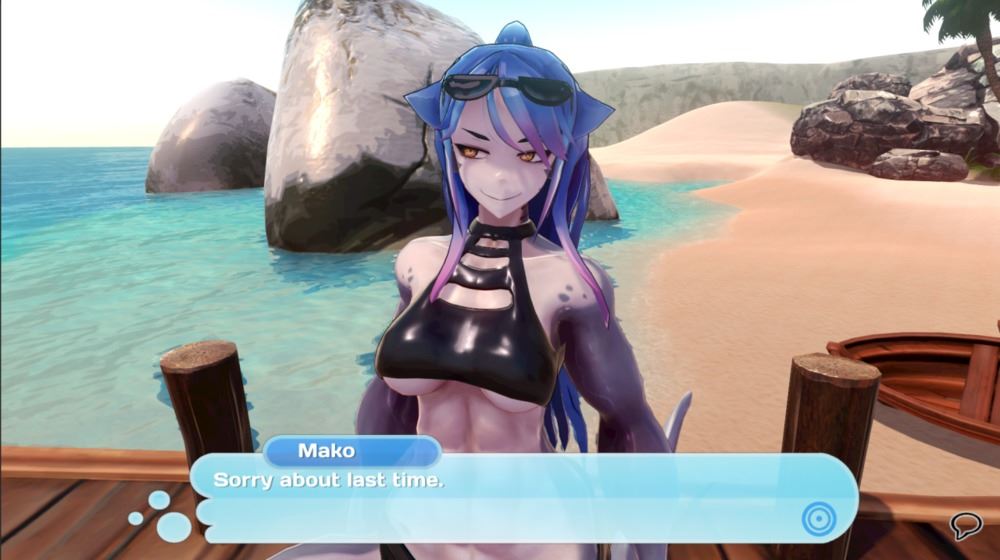Click the circular dialogue advance icon
This screenshot has height=560, width=1000.
817,517
